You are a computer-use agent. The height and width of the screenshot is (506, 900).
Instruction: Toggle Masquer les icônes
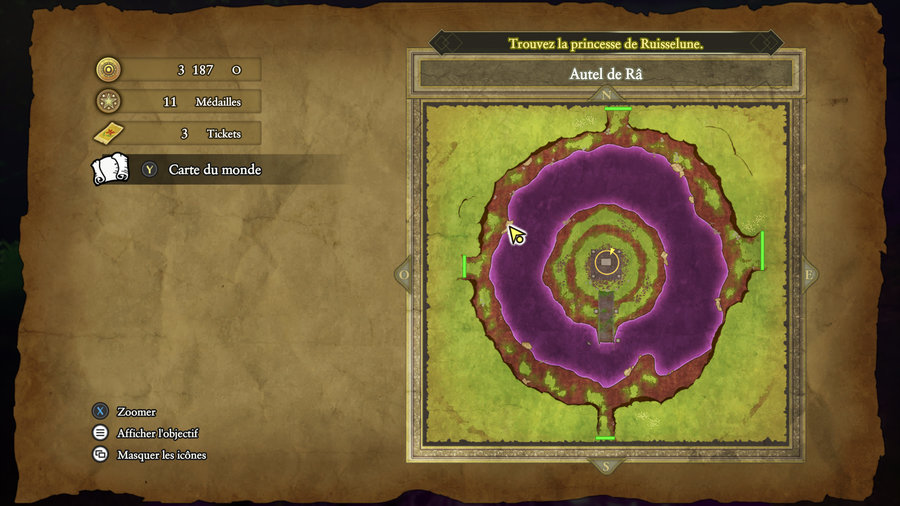coord(161,455)
